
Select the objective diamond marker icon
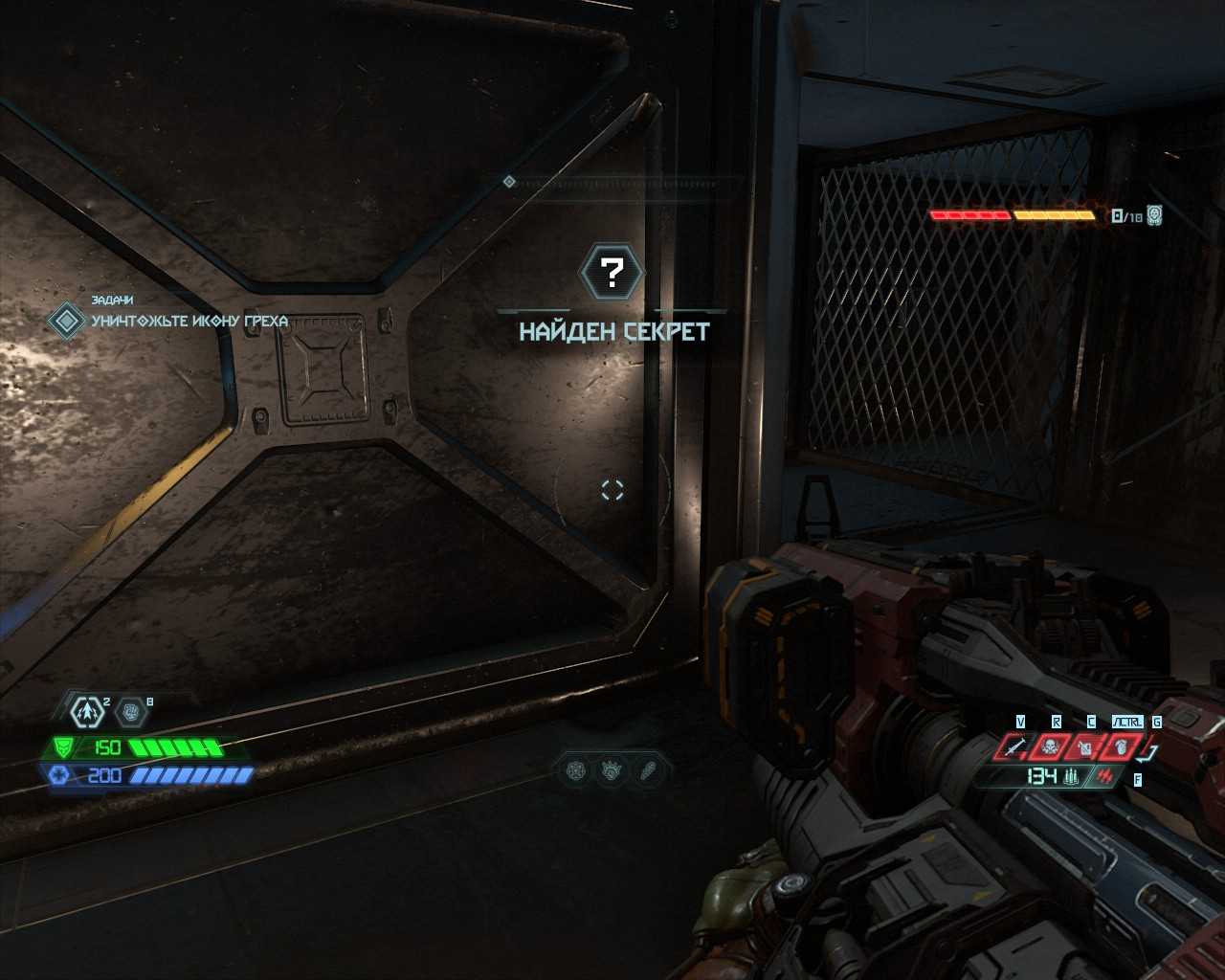tap(66, 320)
